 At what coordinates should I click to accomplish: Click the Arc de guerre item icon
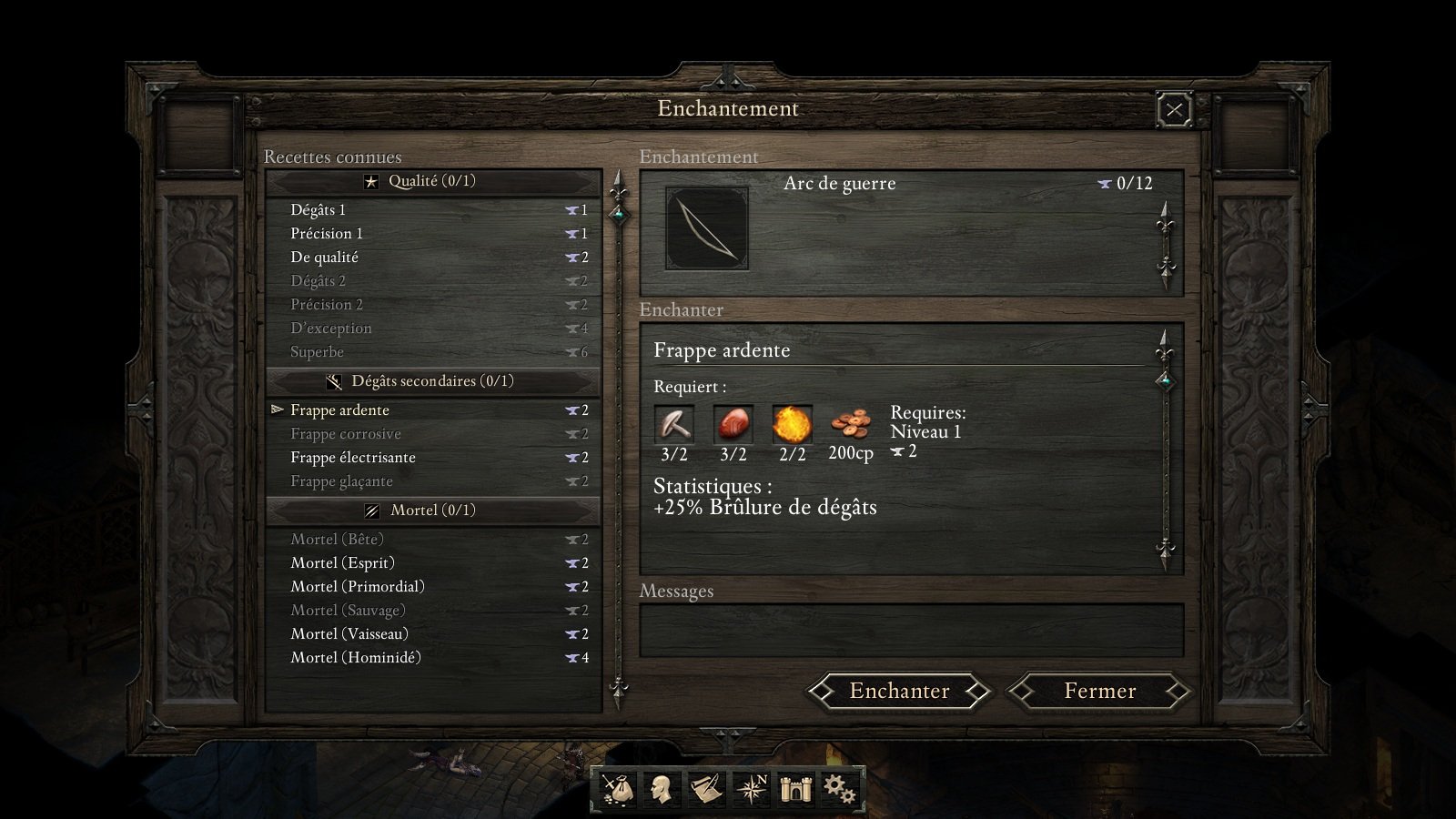(x=707, y=228)
